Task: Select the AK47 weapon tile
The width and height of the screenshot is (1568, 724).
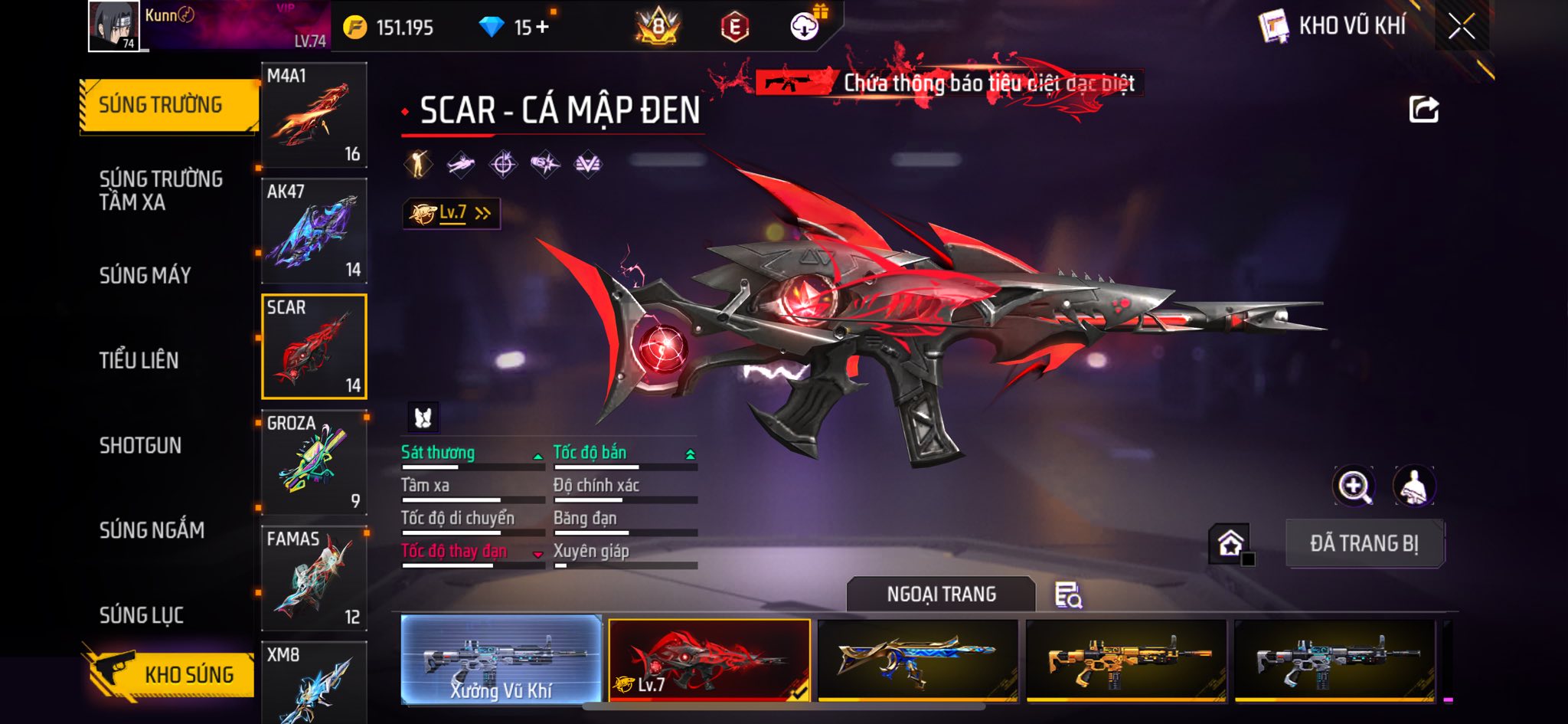Action: 314,231
